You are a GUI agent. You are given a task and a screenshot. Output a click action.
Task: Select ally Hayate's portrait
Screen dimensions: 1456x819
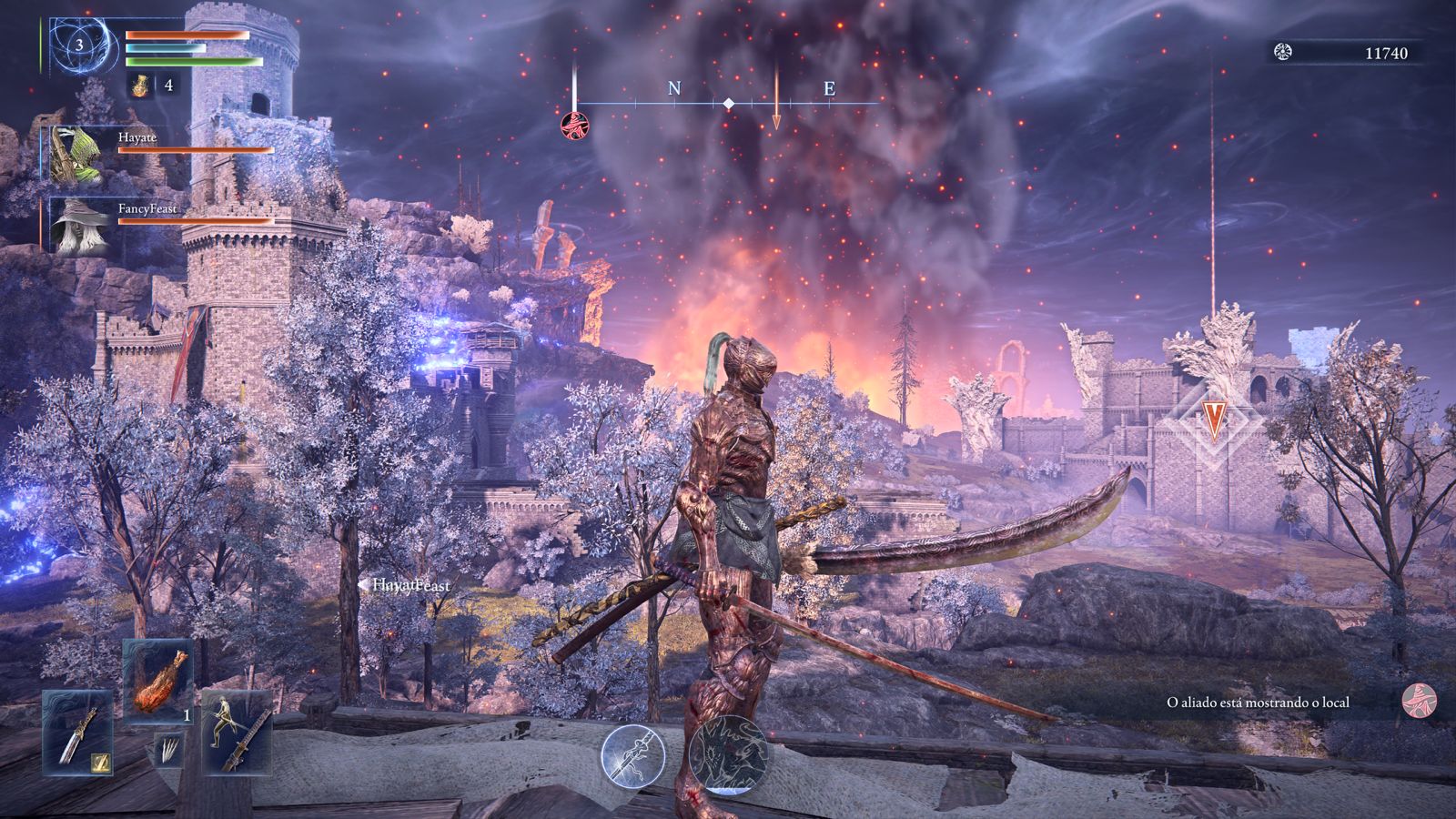[76, 153]
